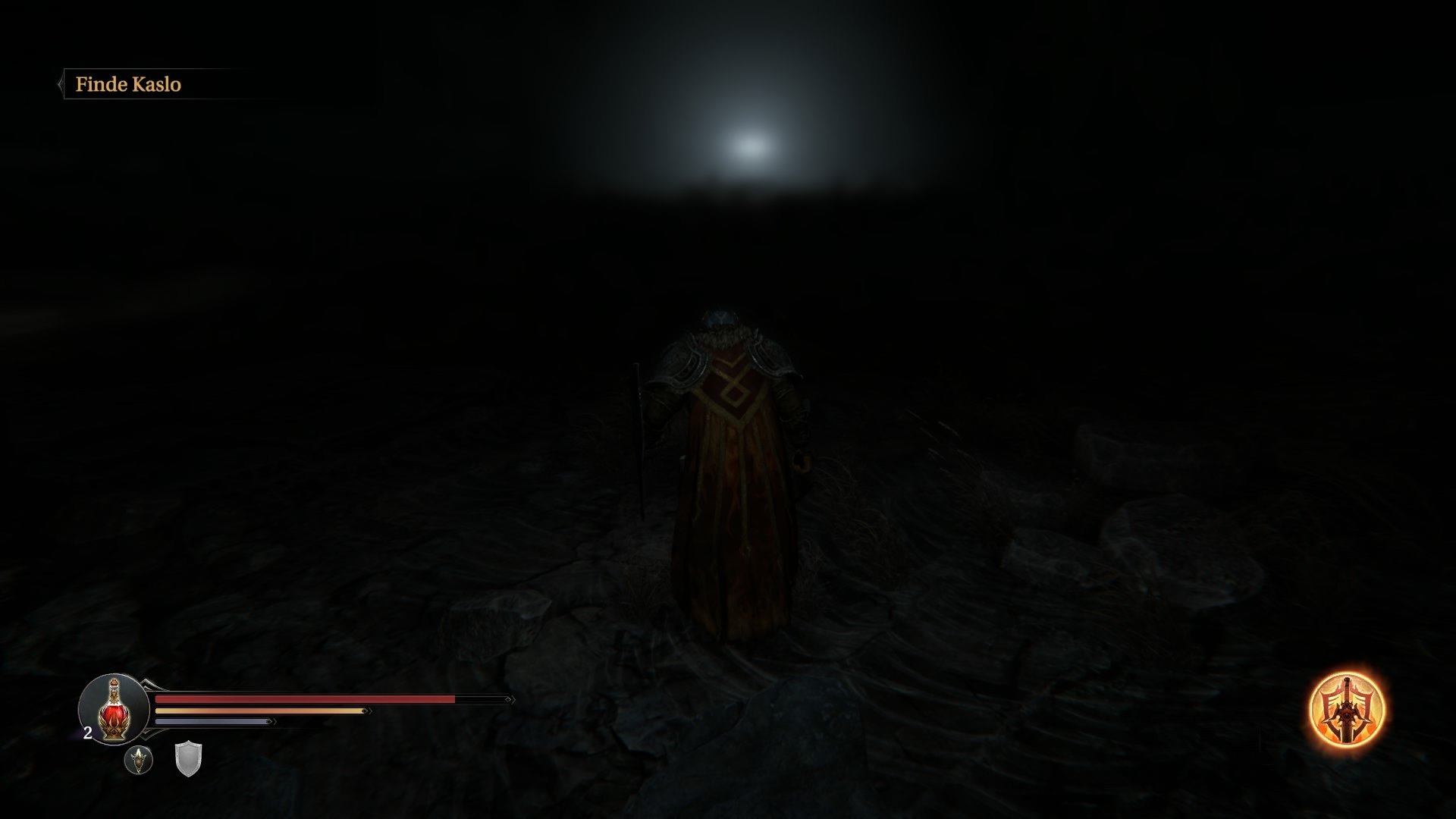Collapse the Finde Kaslo quest tracker

60,84
